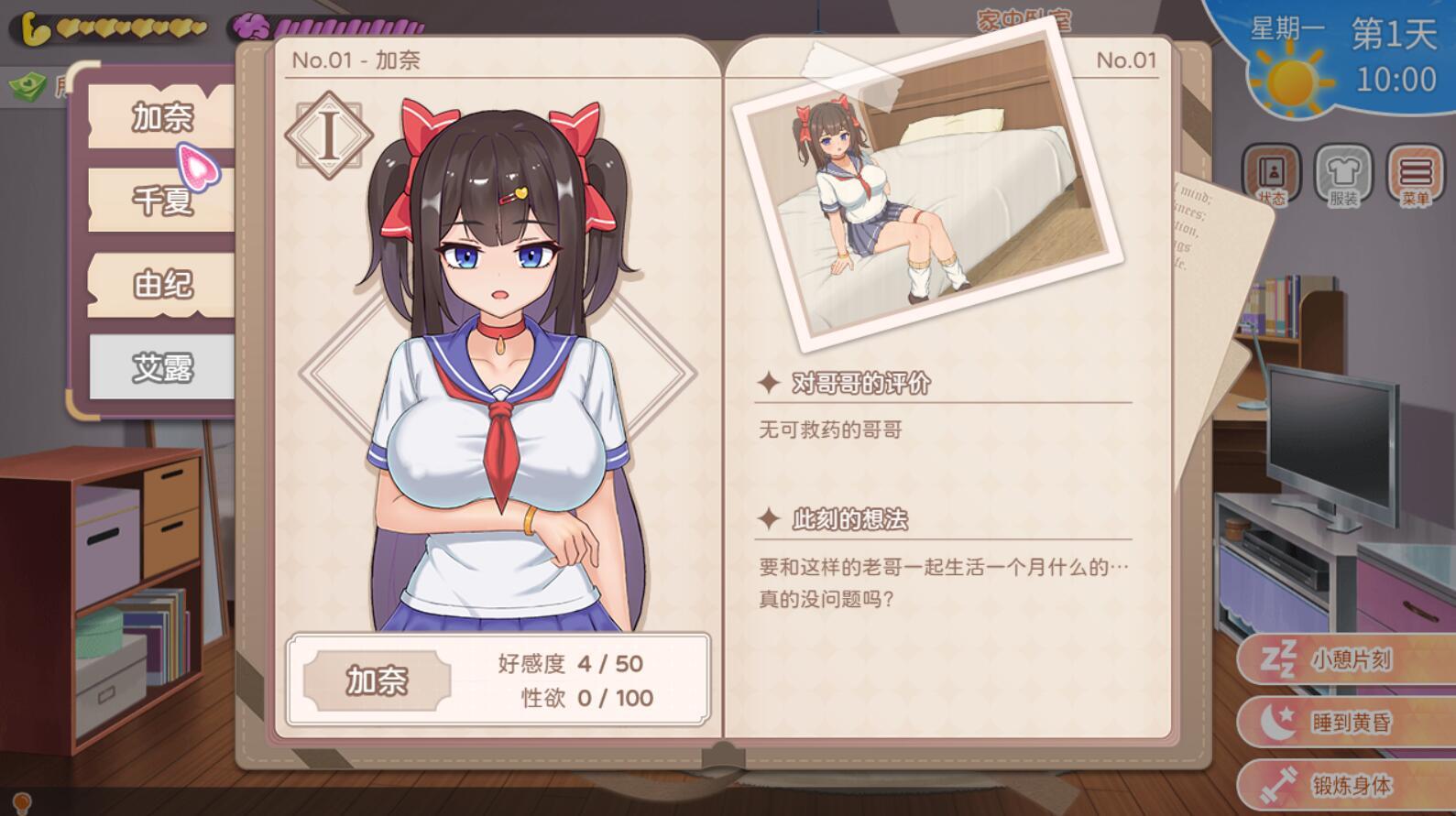Image resolution: width=1456 pixels, height=816 pixels.
Task: Switch to the 千夏 character tab
Action: (163, 201)
